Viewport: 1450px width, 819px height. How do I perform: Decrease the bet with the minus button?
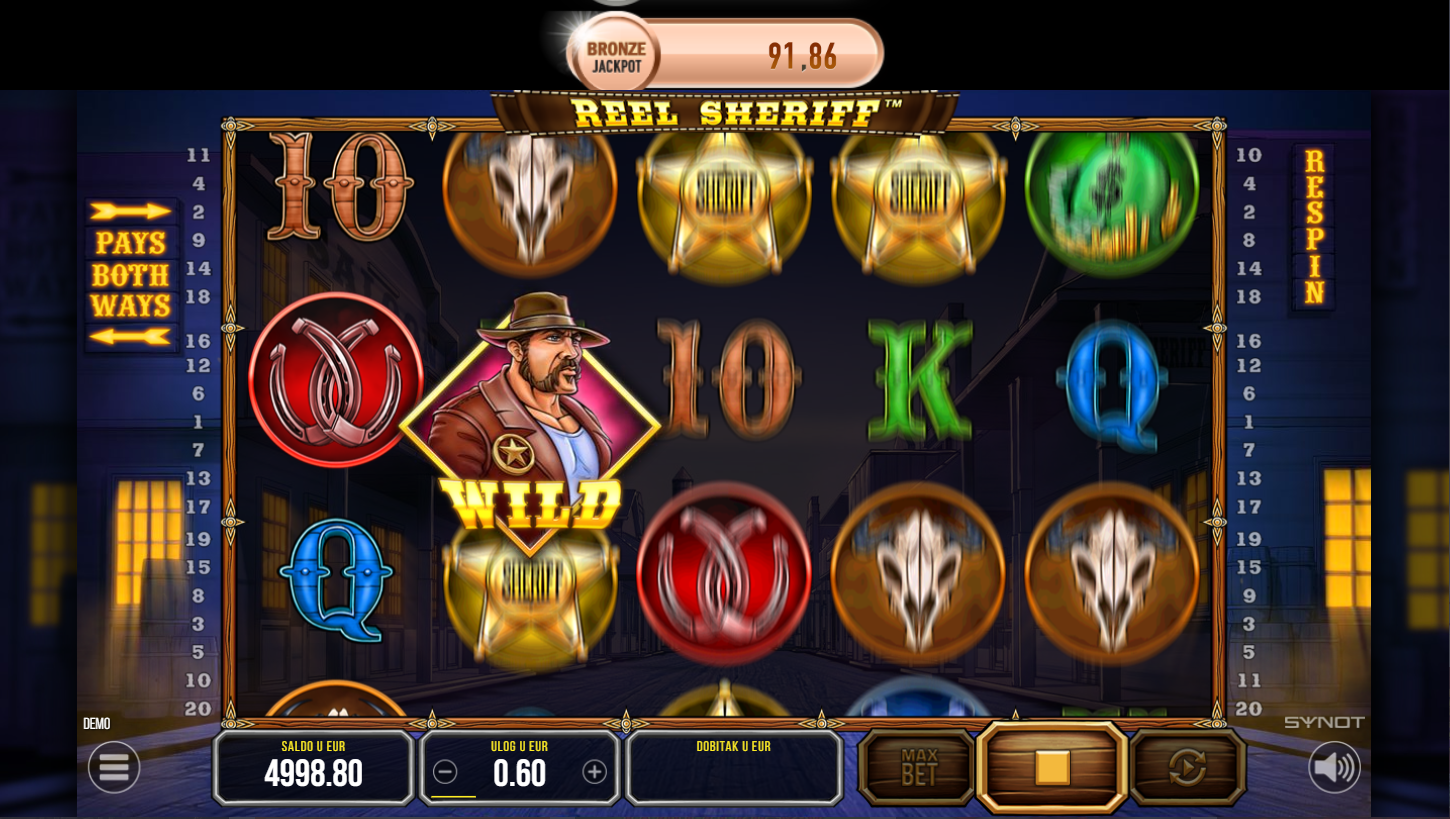point(446,772)
